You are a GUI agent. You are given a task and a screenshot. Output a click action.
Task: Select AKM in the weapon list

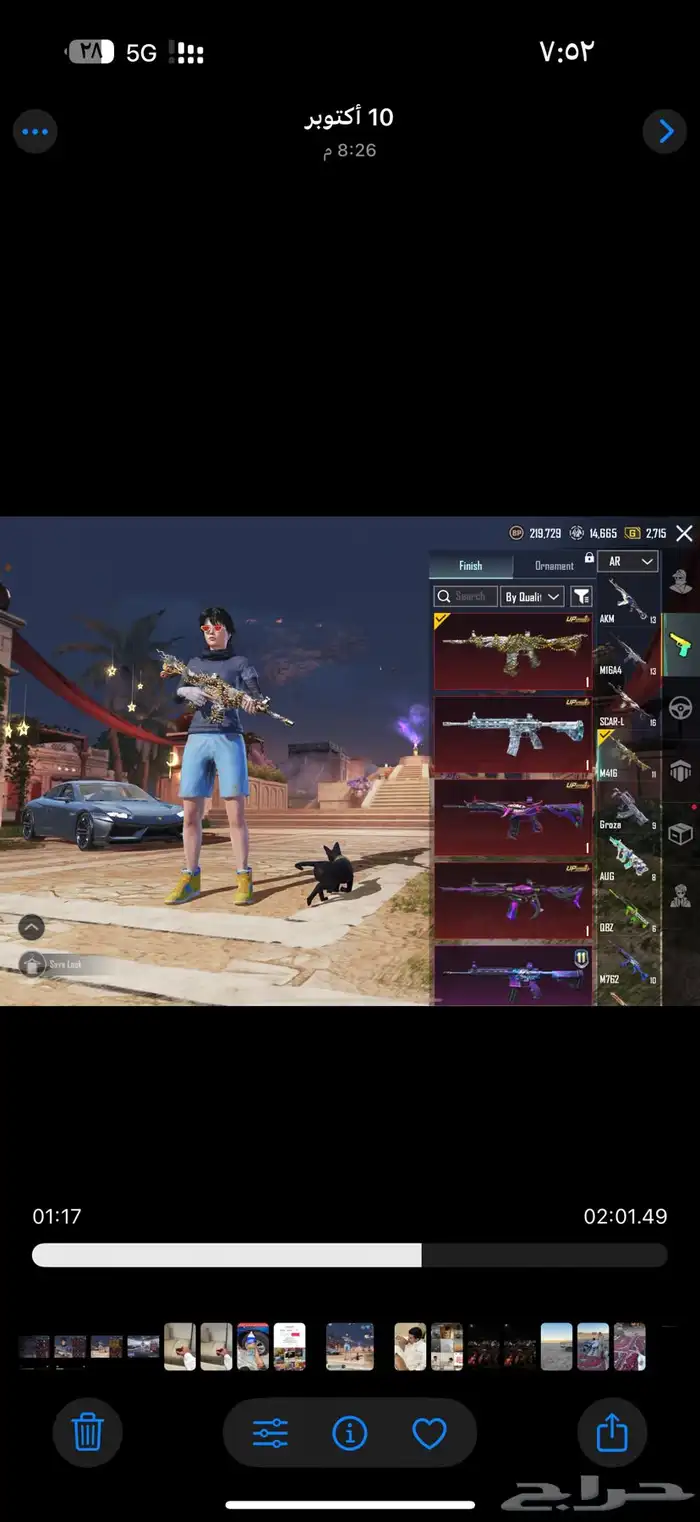[628, 601]
